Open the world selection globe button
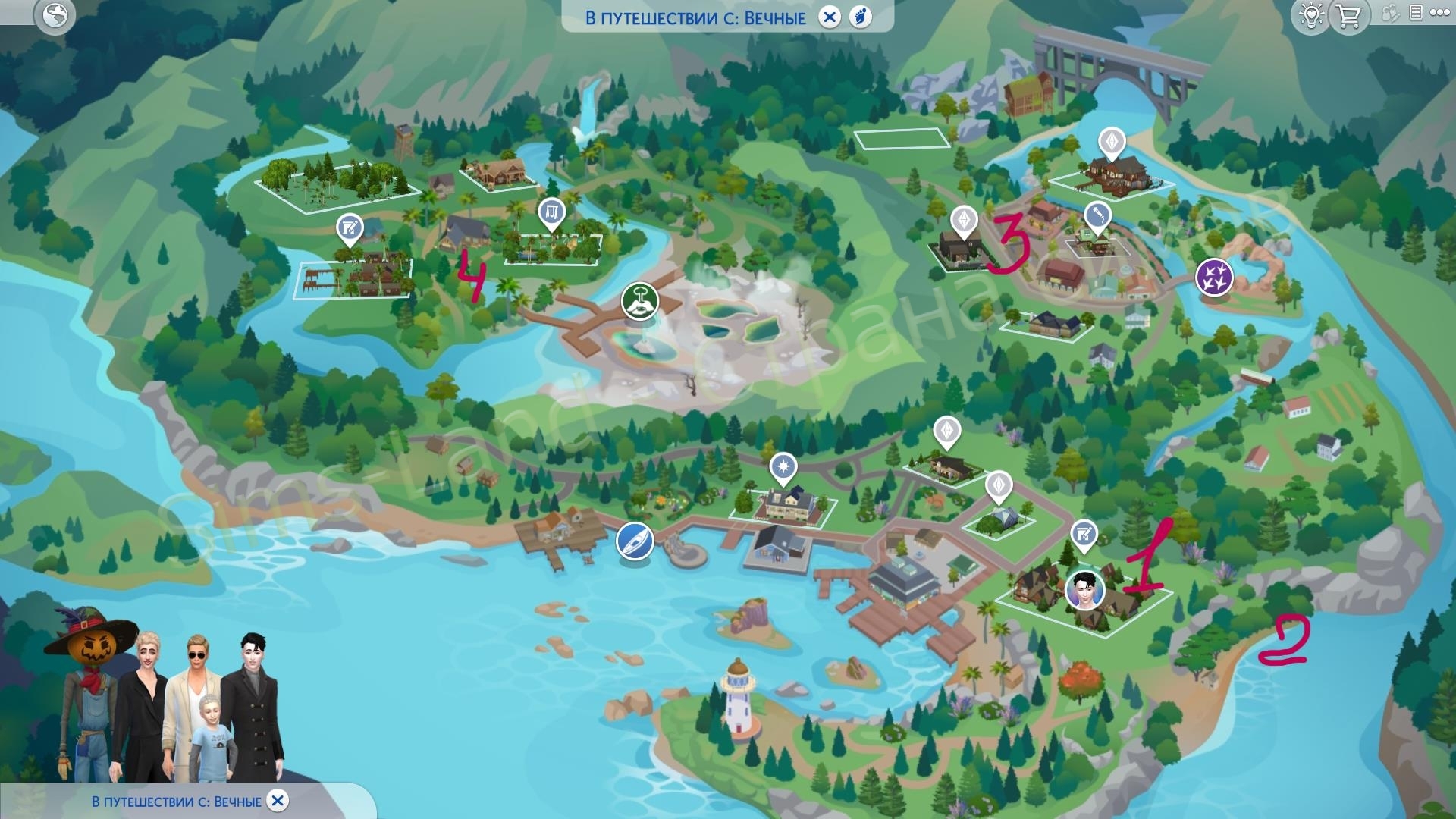 click(55, 15)
